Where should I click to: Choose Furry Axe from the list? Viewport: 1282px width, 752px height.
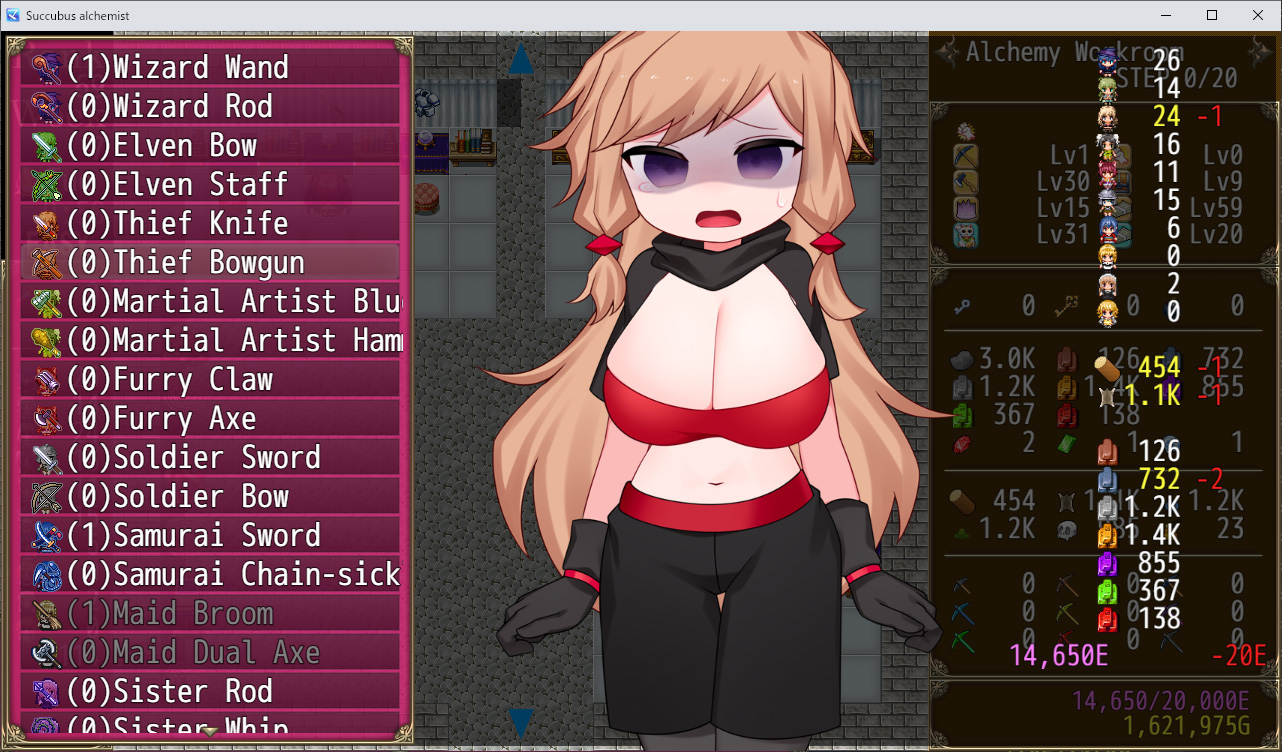[210, 418]
